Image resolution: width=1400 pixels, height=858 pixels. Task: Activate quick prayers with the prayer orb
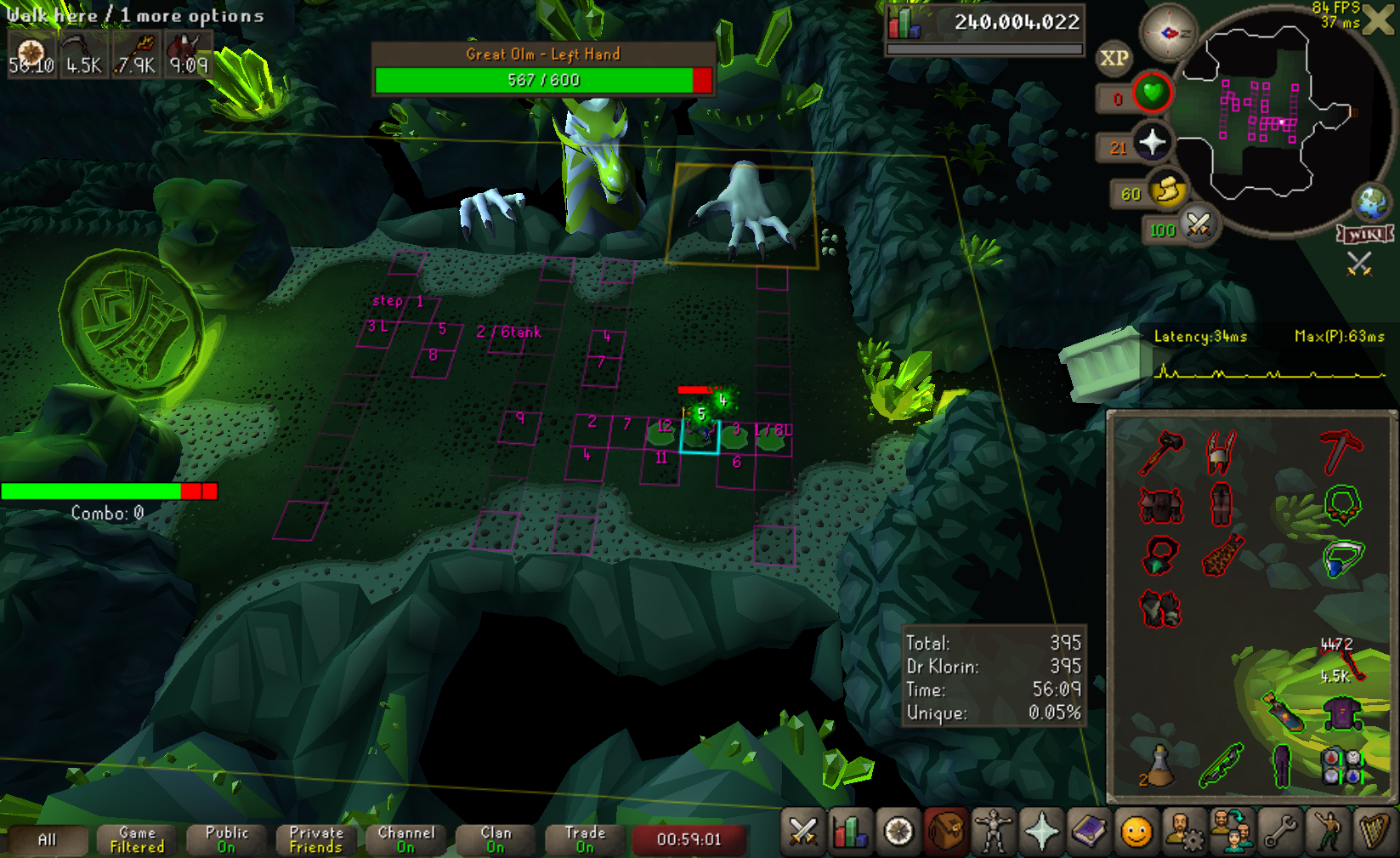point(1153,143)
